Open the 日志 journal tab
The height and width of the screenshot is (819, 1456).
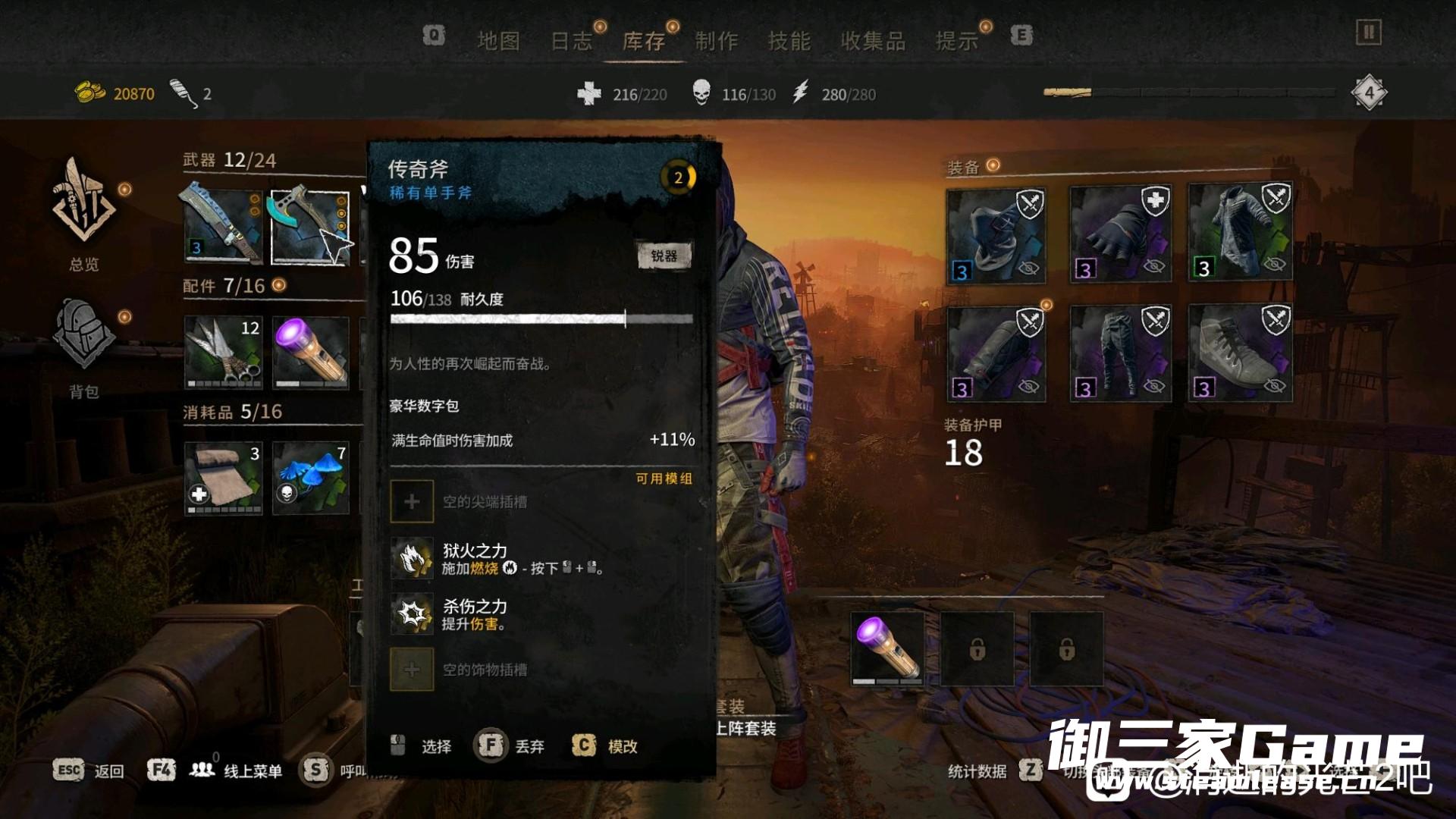coord(571,41)
